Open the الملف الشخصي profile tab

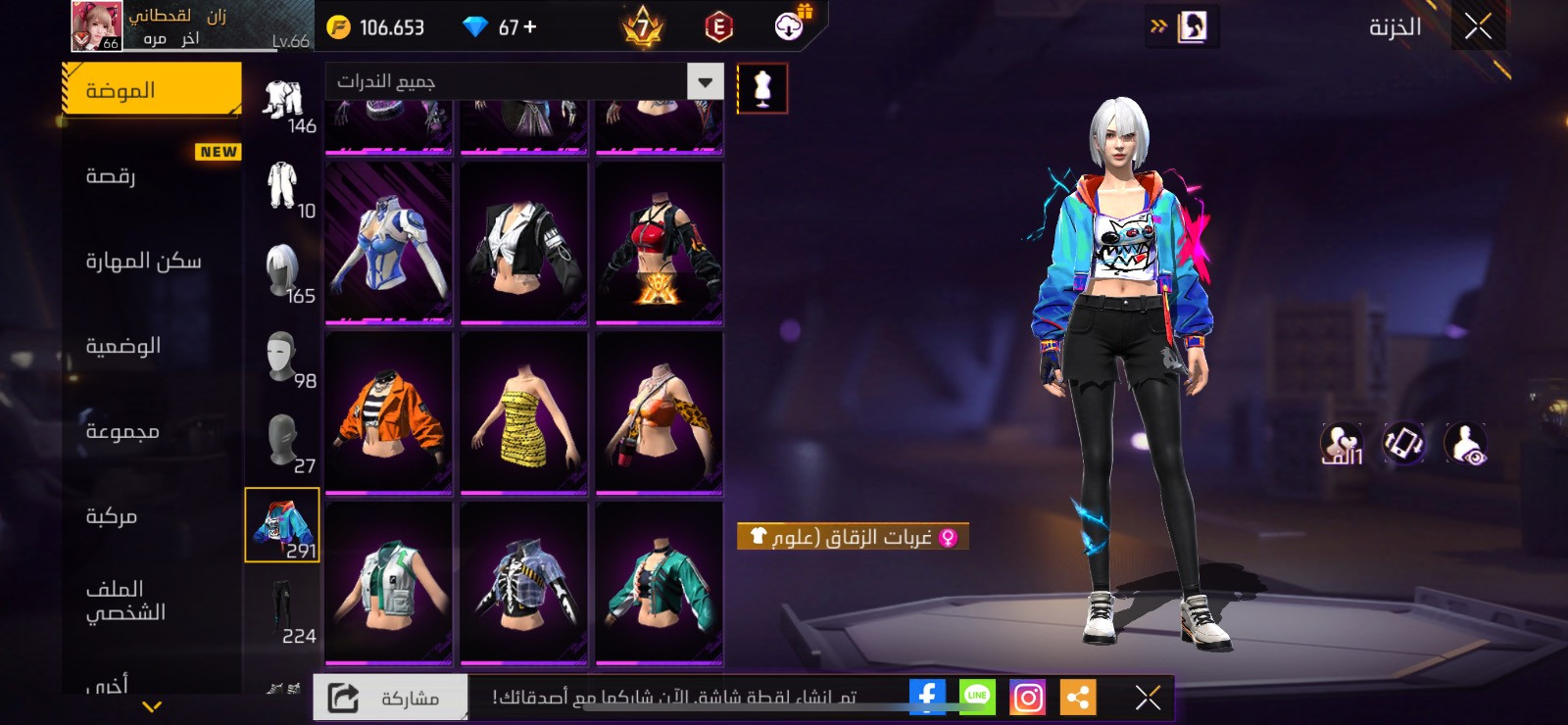click(152, 601)
